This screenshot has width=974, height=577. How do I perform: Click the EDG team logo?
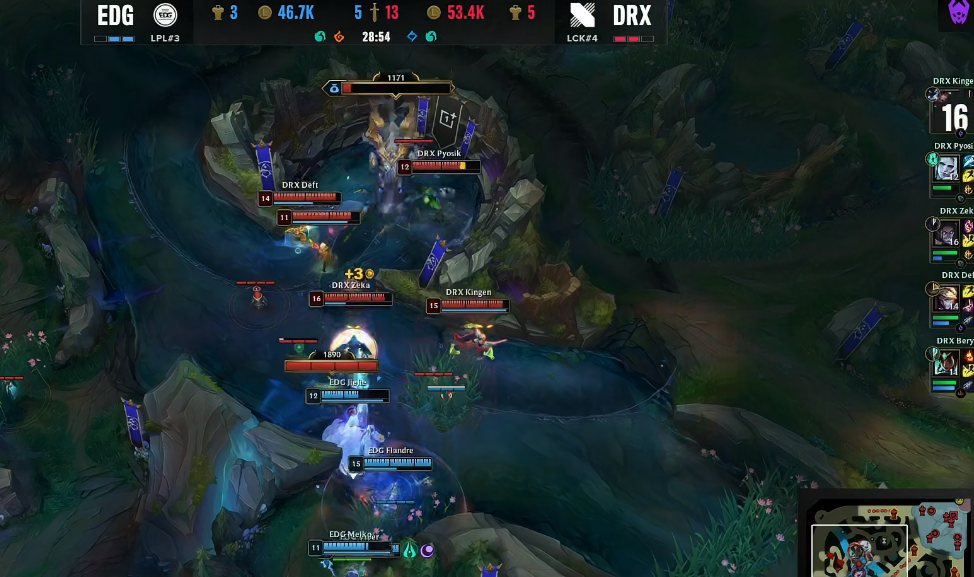[165, 16]
